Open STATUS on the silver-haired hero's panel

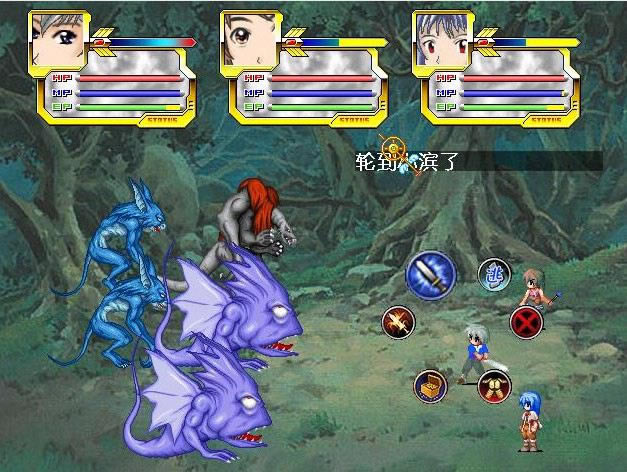pos(161,119)
